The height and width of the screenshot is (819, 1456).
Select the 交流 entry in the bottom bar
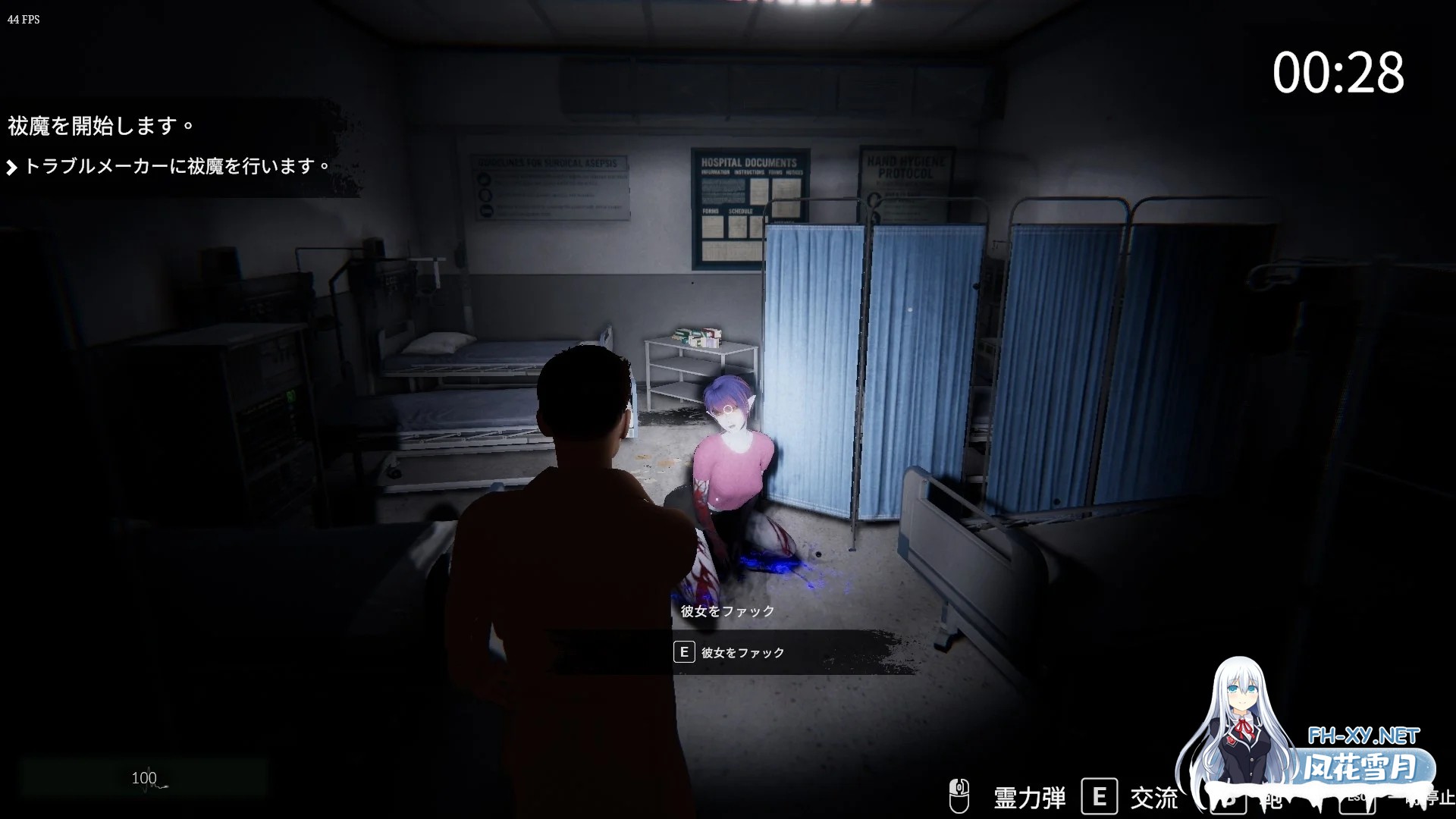[1153, 796]
